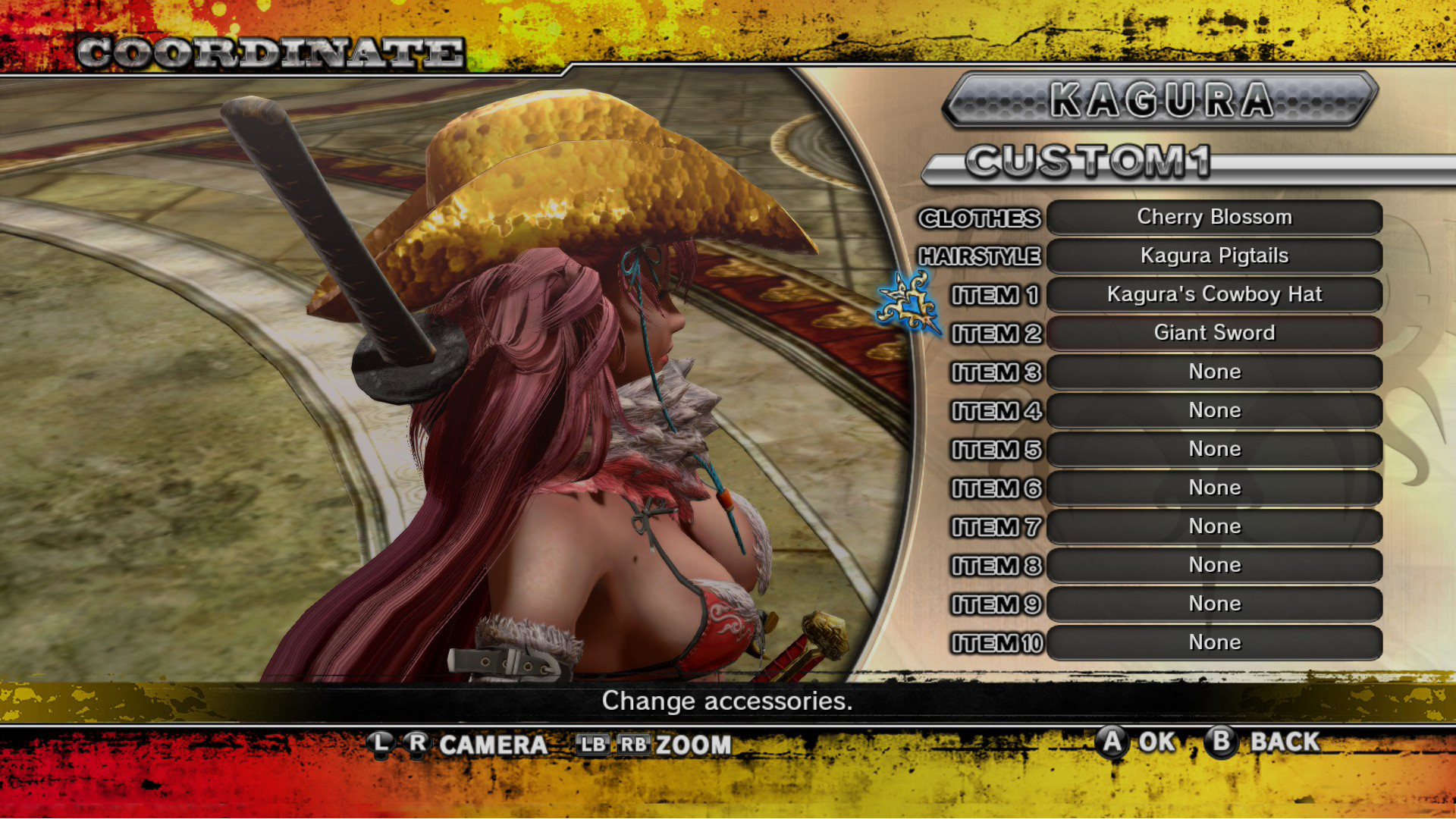Select the ITEM 7 None slot
The height and width of the screenshot is (819, 1456).
click(x=1214, y=526)
